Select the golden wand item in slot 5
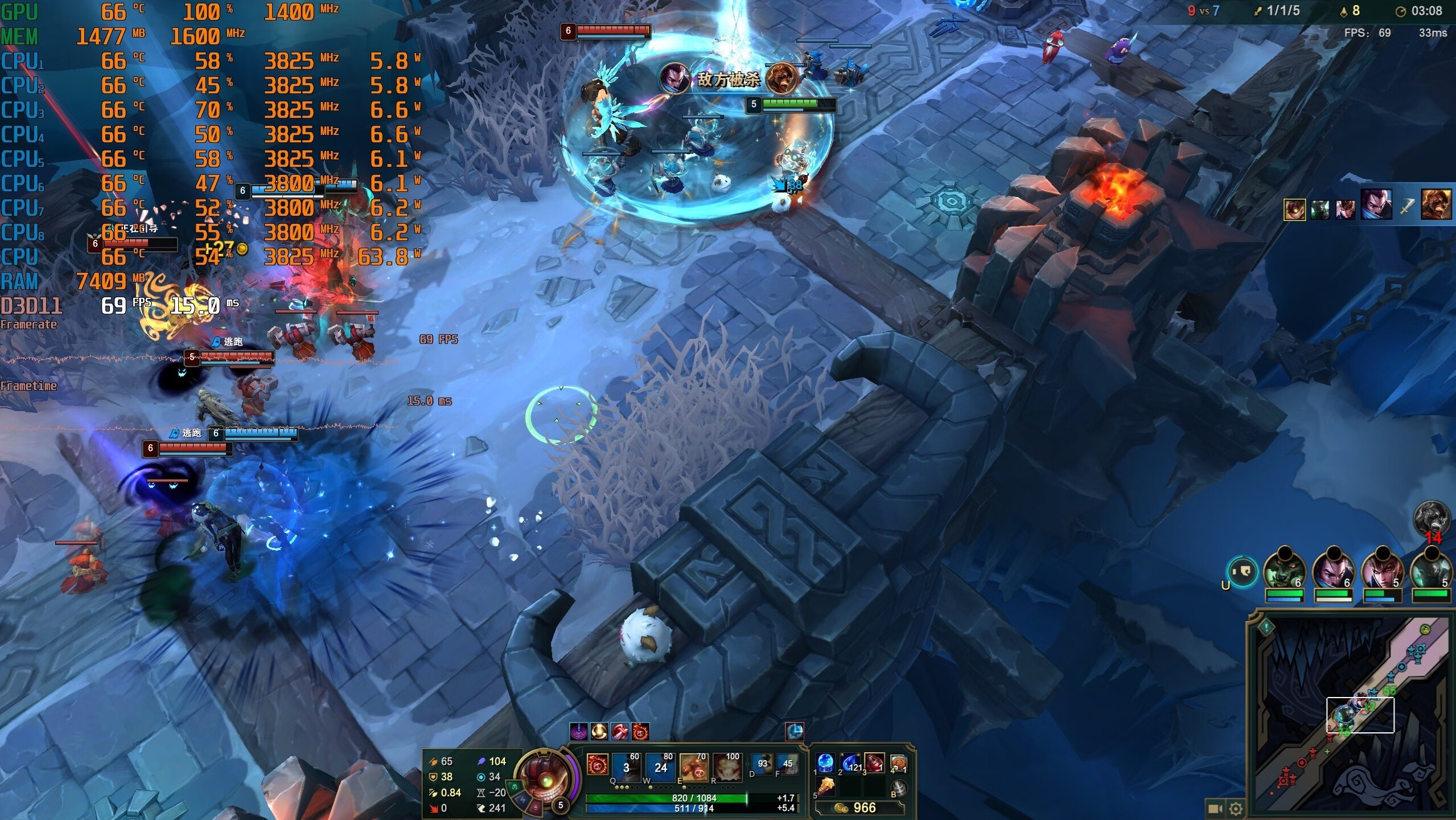Screen dimensions: 1456x820 825,788
